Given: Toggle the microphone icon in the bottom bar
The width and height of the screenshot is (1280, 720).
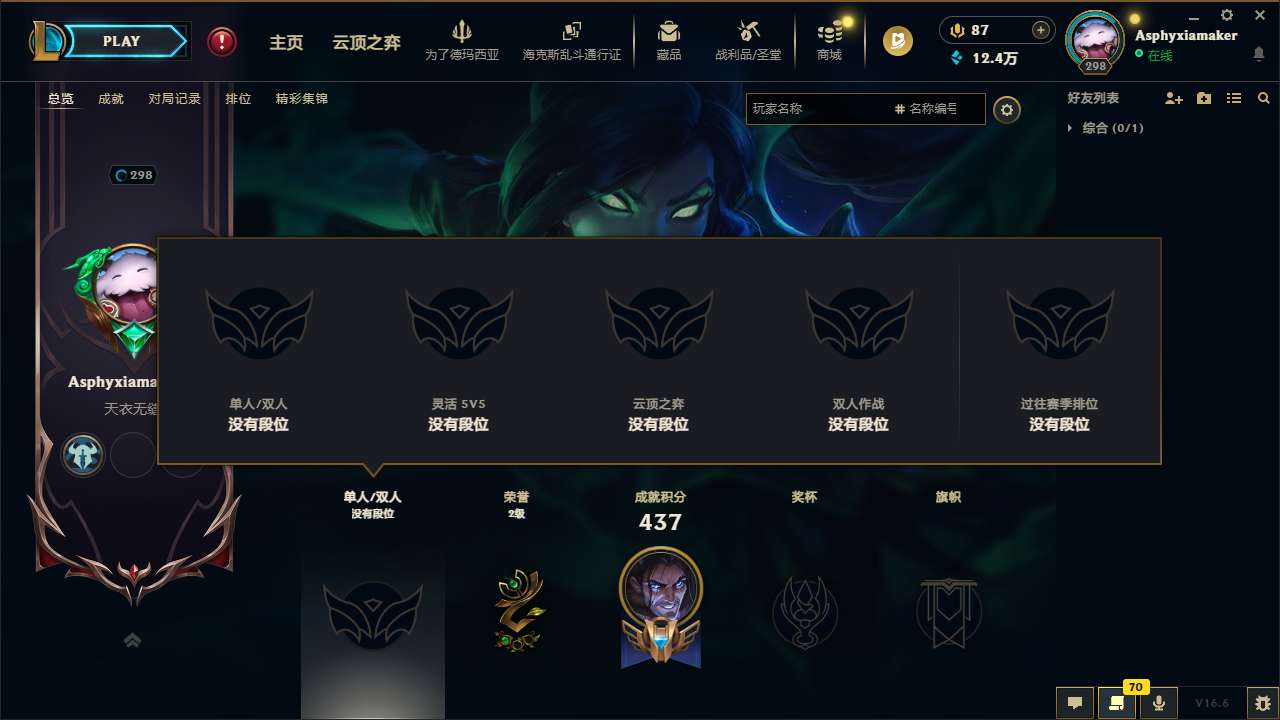Looking at the screenshot, I should click(1160, 703).
